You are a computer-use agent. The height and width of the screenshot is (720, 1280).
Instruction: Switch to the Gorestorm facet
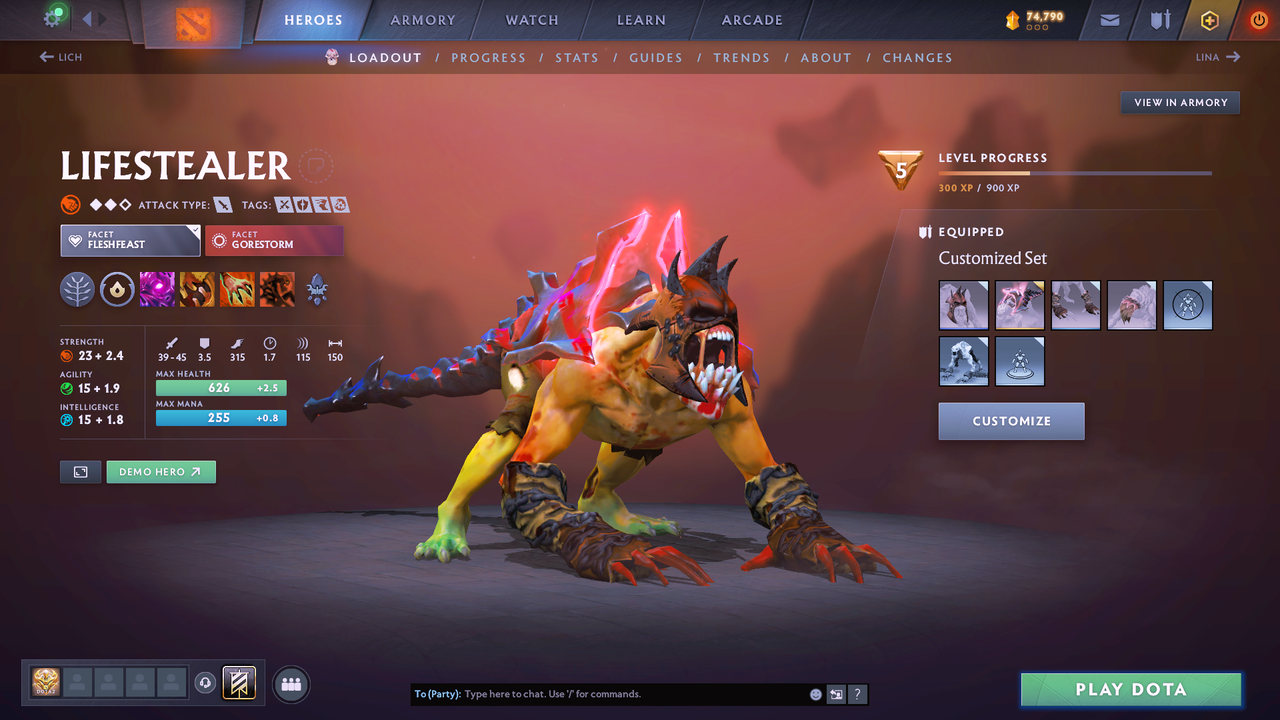[274, 240]
